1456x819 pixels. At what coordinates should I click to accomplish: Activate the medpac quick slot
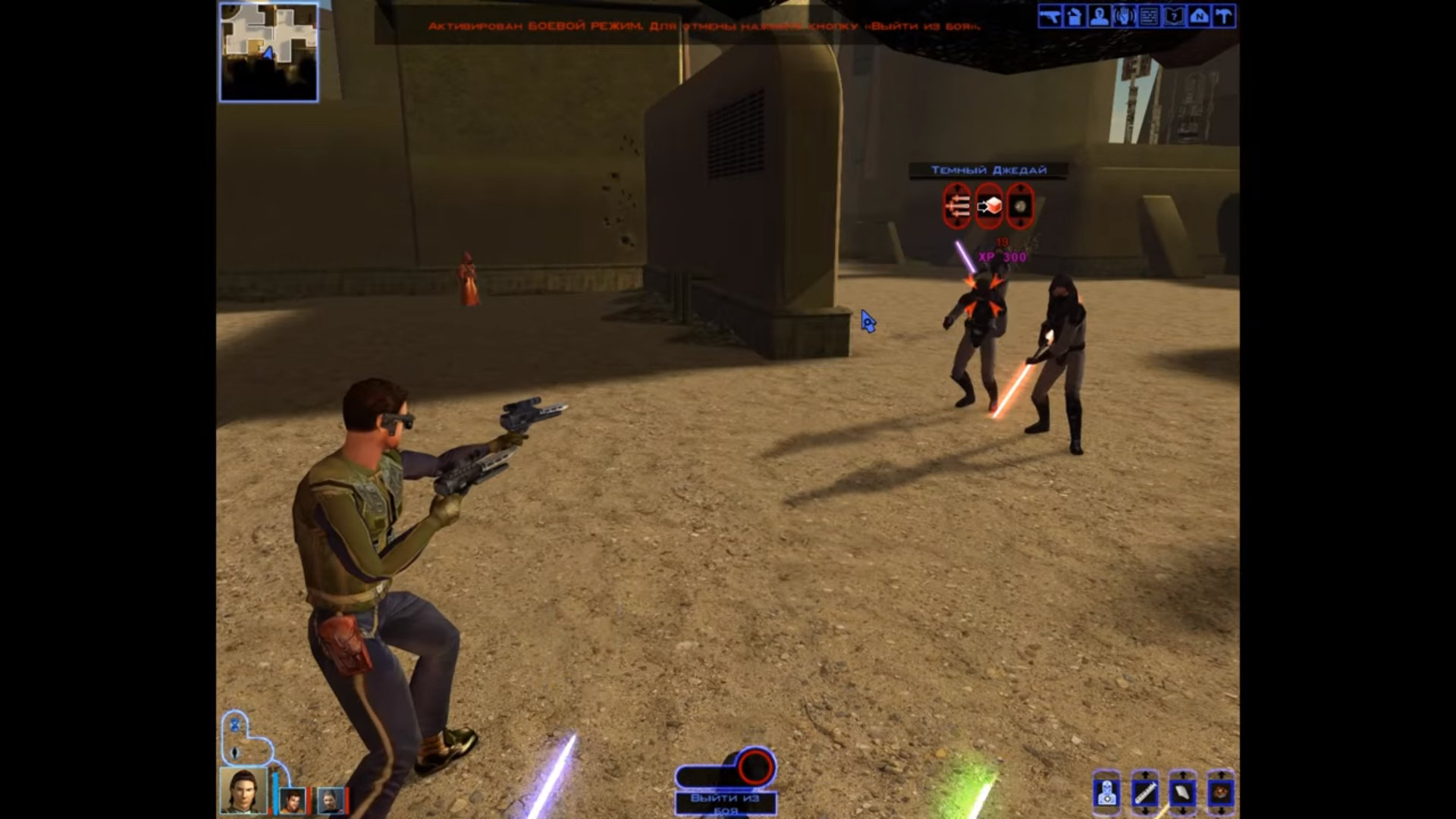point(1107,793)
